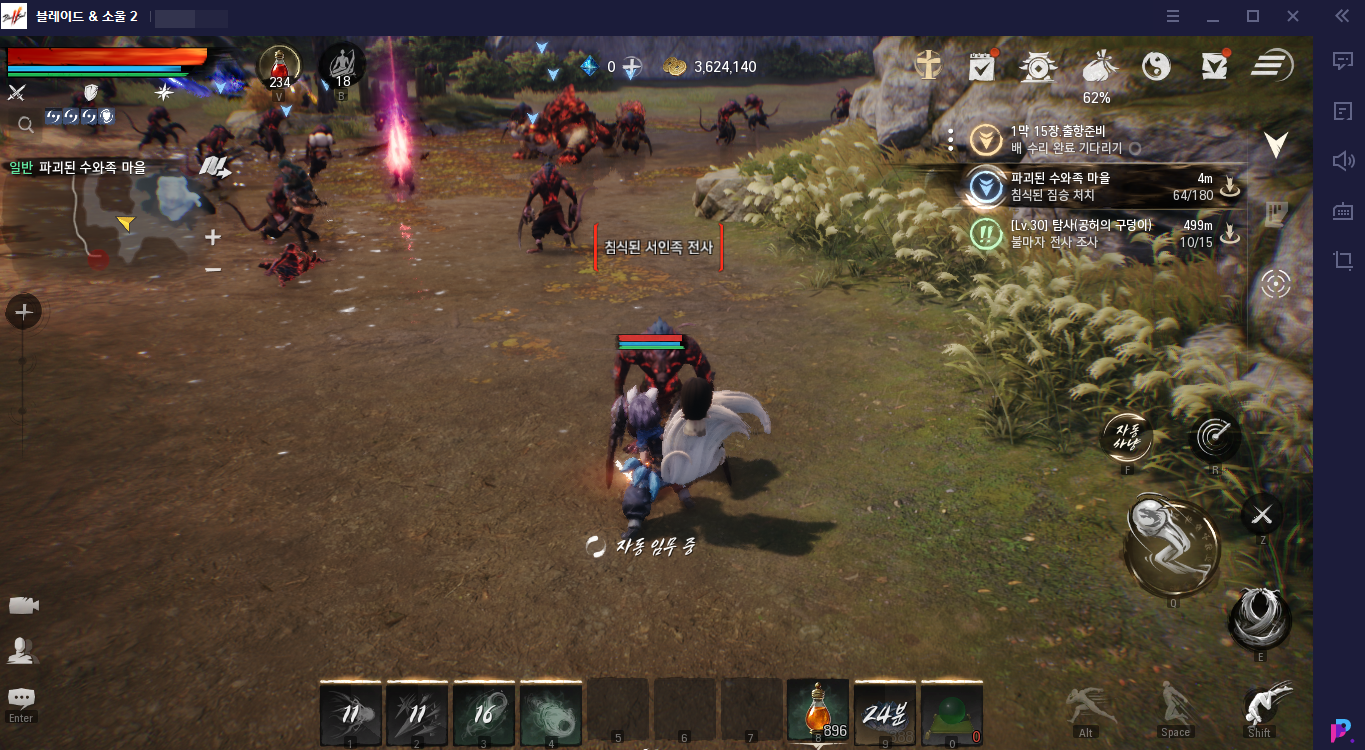1365x750 pixels.
Task: Open the main hamburger menu
Action: [x=1272, y=66]
